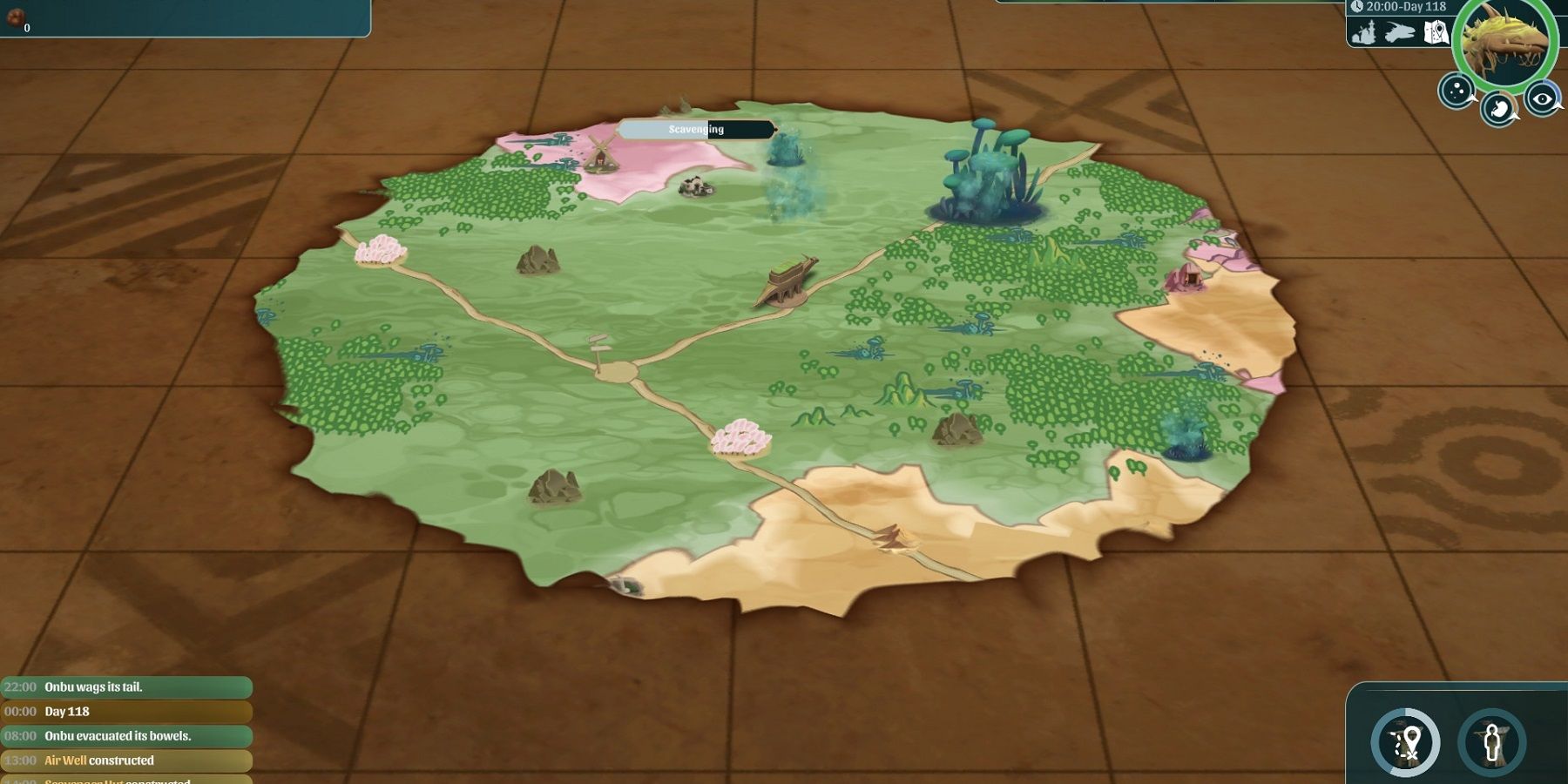Open the world map icon
The image size is (1568, 784).
pos(1436,31)
